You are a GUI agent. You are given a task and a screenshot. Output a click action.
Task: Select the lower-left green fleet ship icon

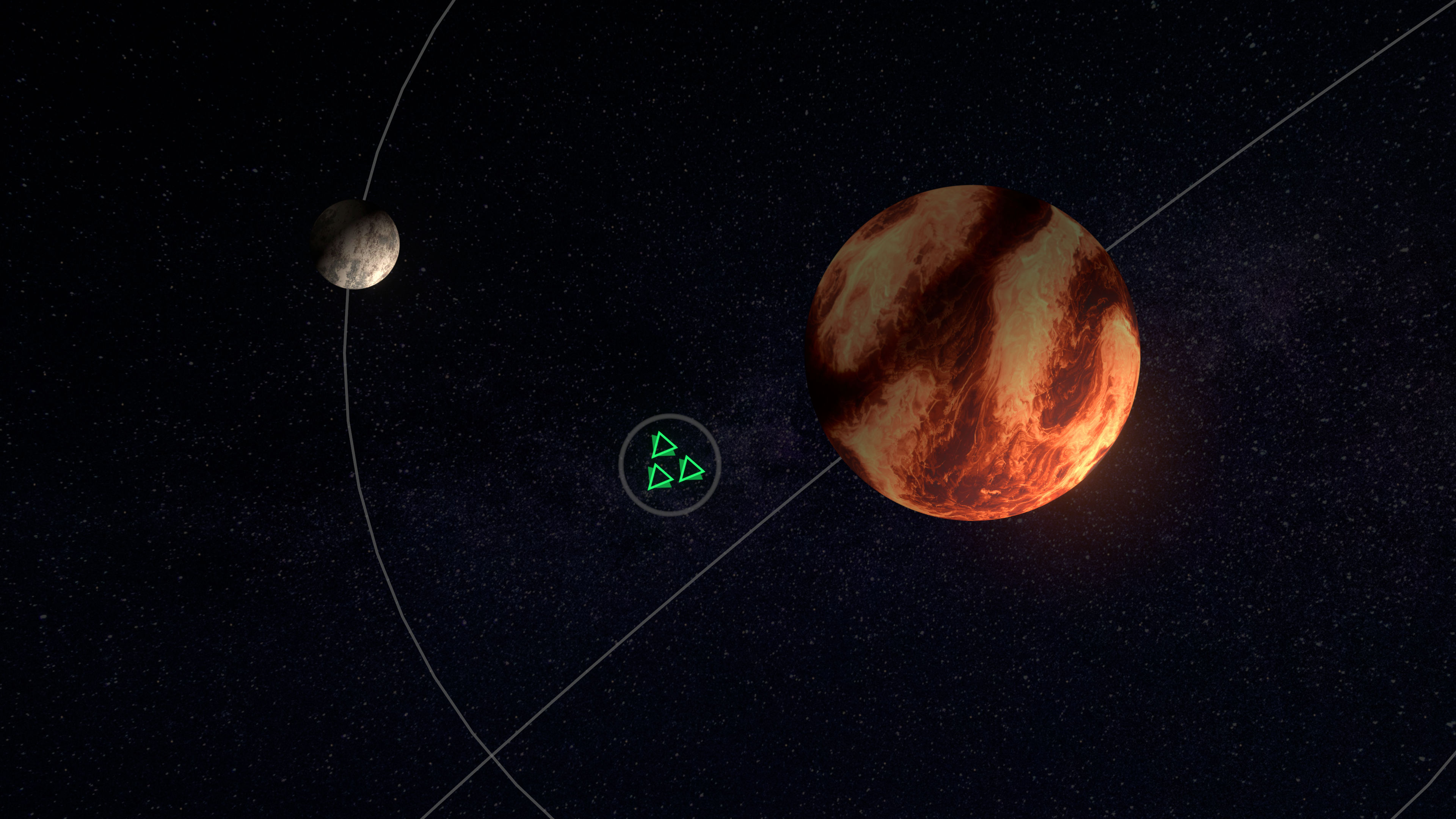pos(660,478)
